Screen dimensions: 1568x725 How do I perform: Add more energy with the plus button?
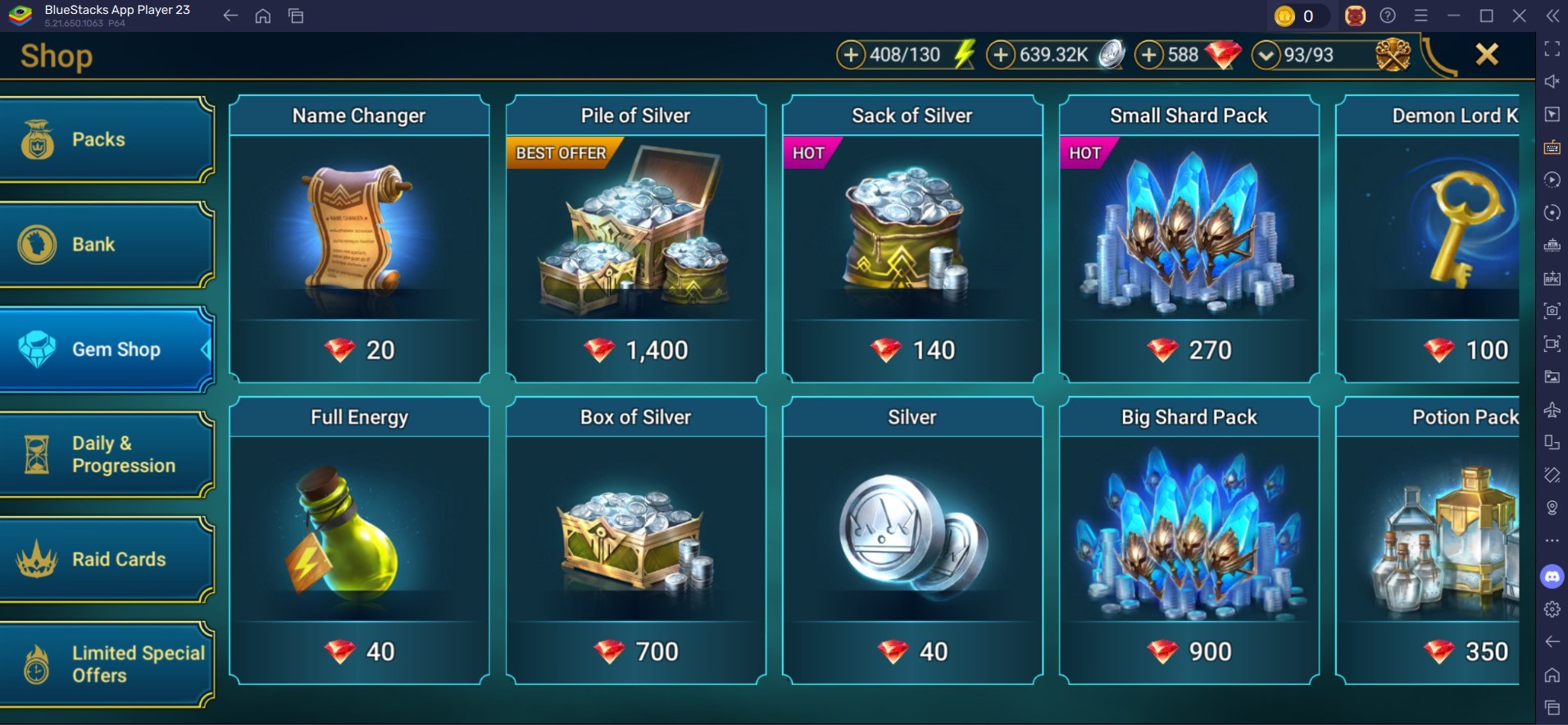[x=851, y=55]
